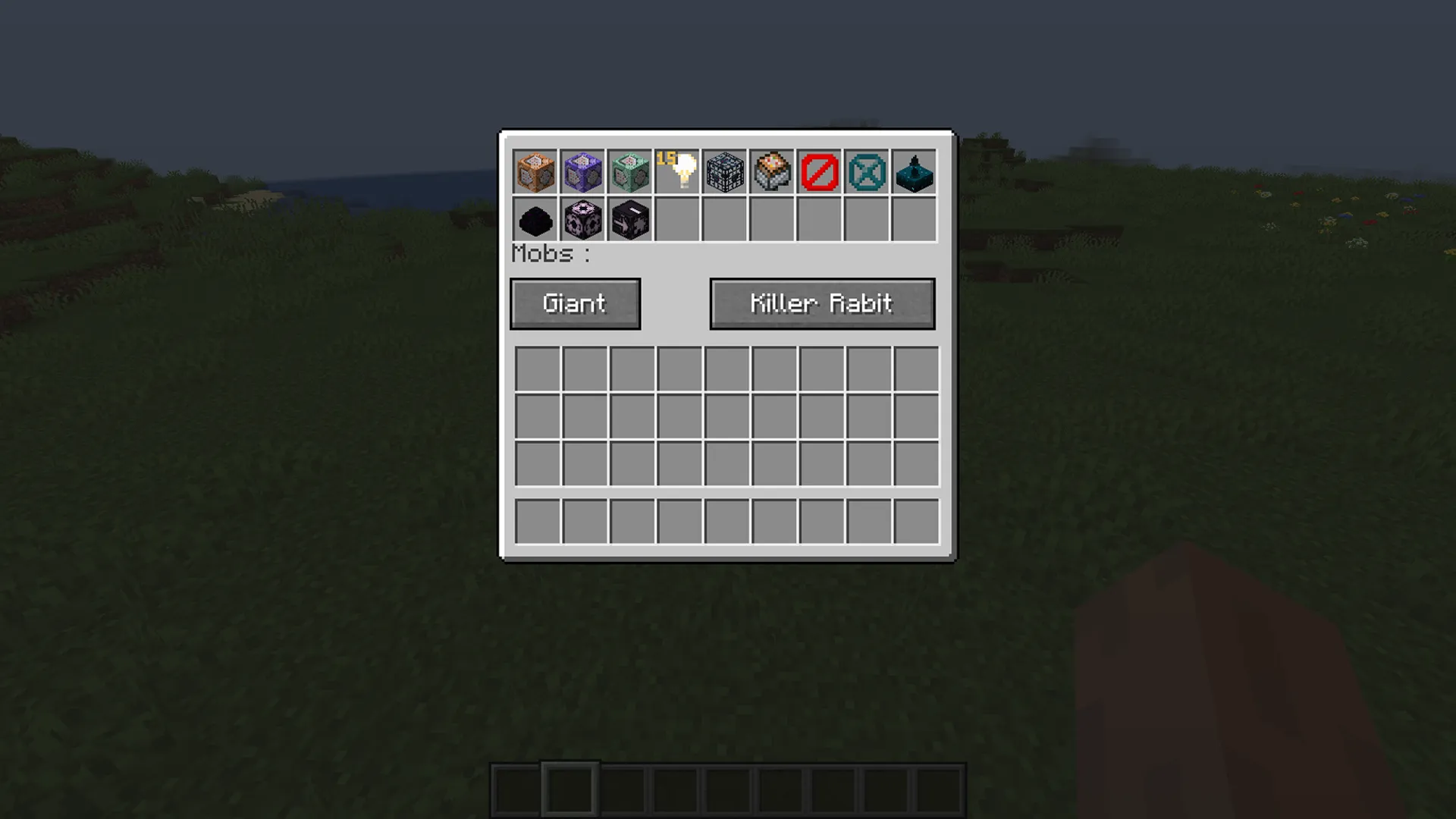This screenshot has height=819, width=1456.
Task: Pick the green chain command block
Action: point(631,172)
